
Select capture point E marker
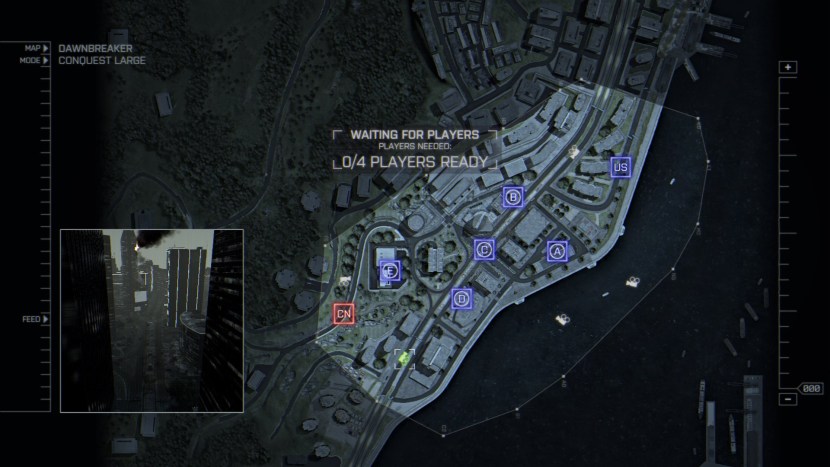(x=390, y=270)
